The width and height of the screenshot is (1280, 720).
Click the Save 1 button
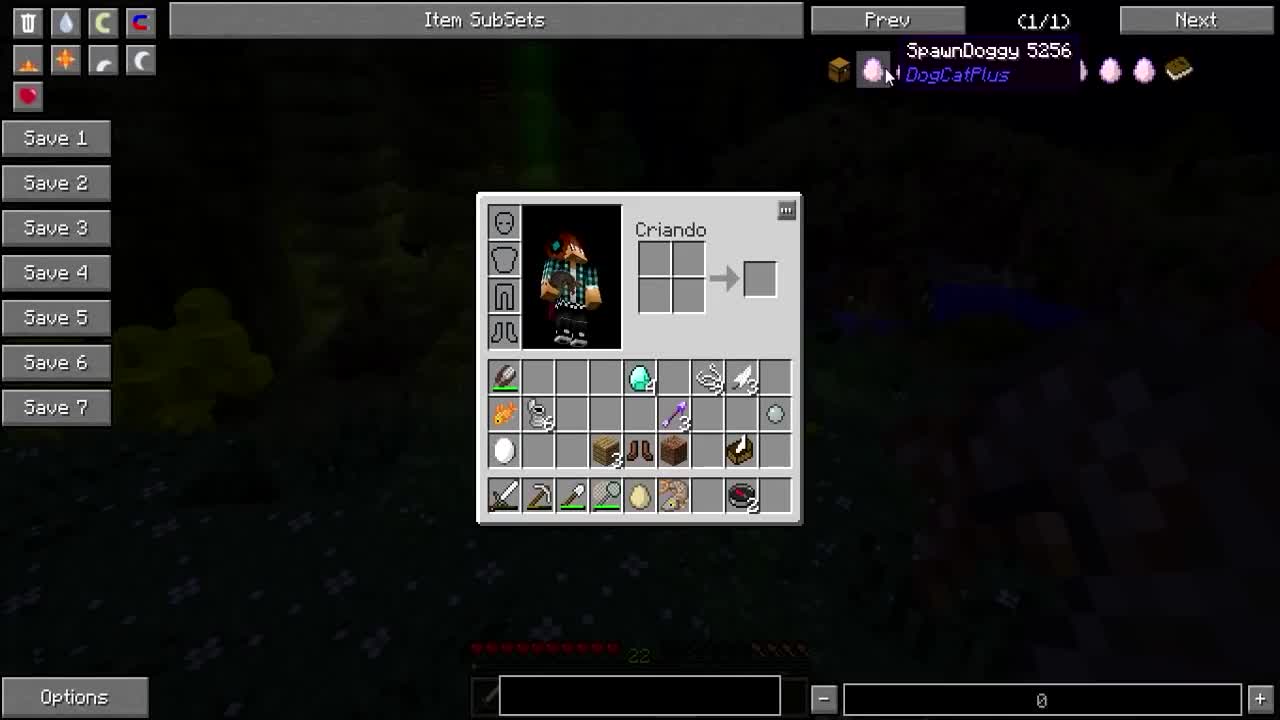56,138
